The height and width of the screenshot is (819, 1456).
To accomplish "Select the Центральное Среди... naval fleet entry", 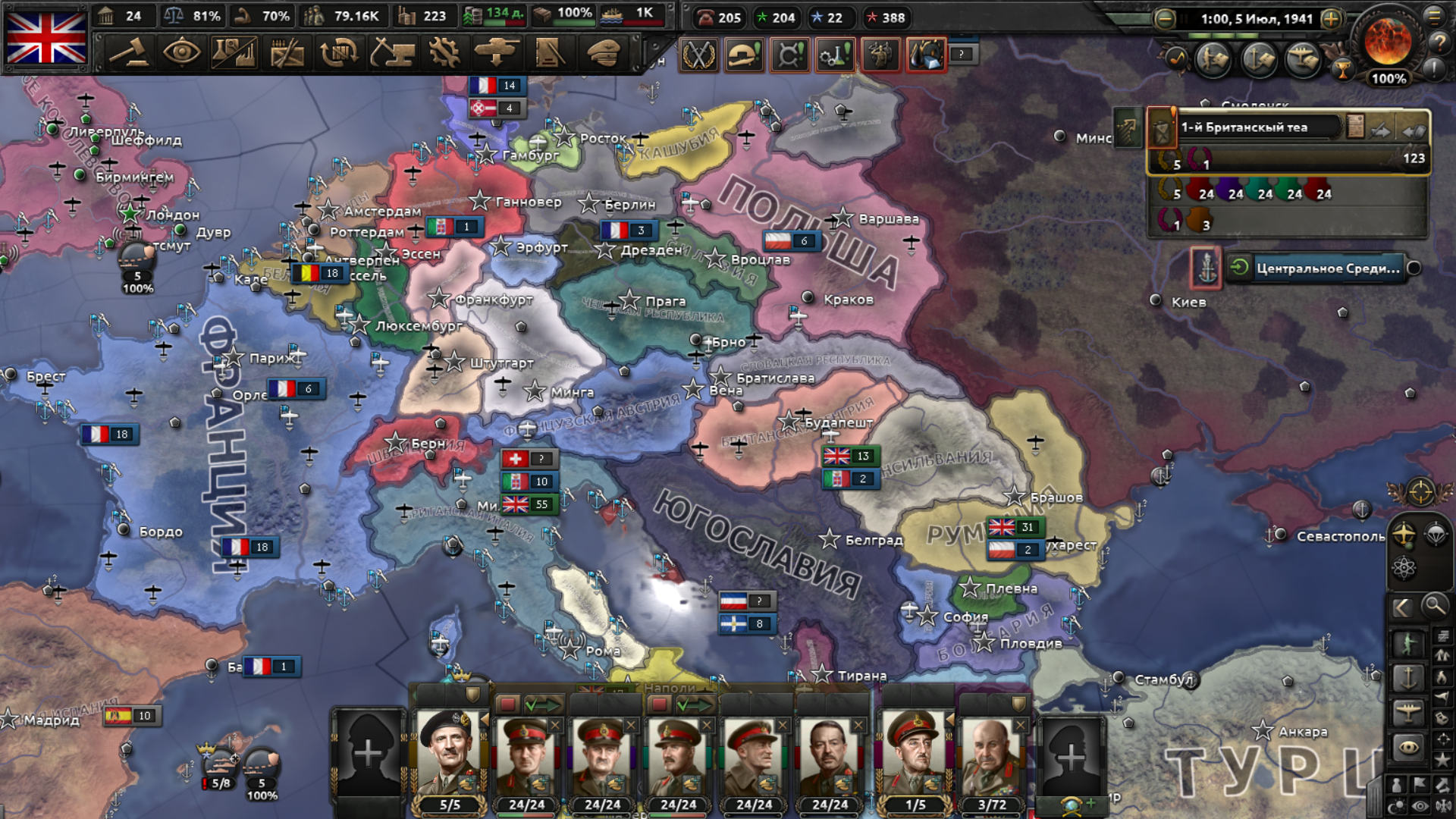I will tap(1327, 268).
